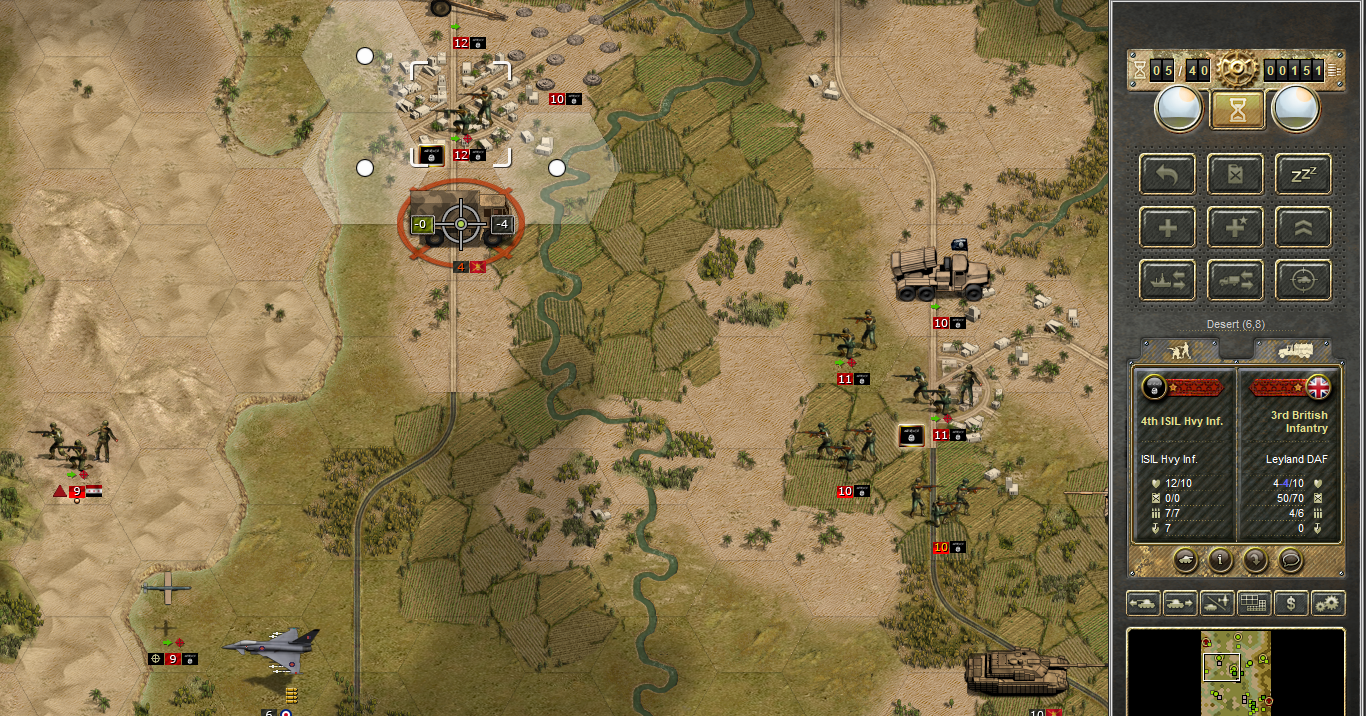Upgrade the unit with the chevron button
This screenshot has width=1366, height=716.
[1303, 227]
